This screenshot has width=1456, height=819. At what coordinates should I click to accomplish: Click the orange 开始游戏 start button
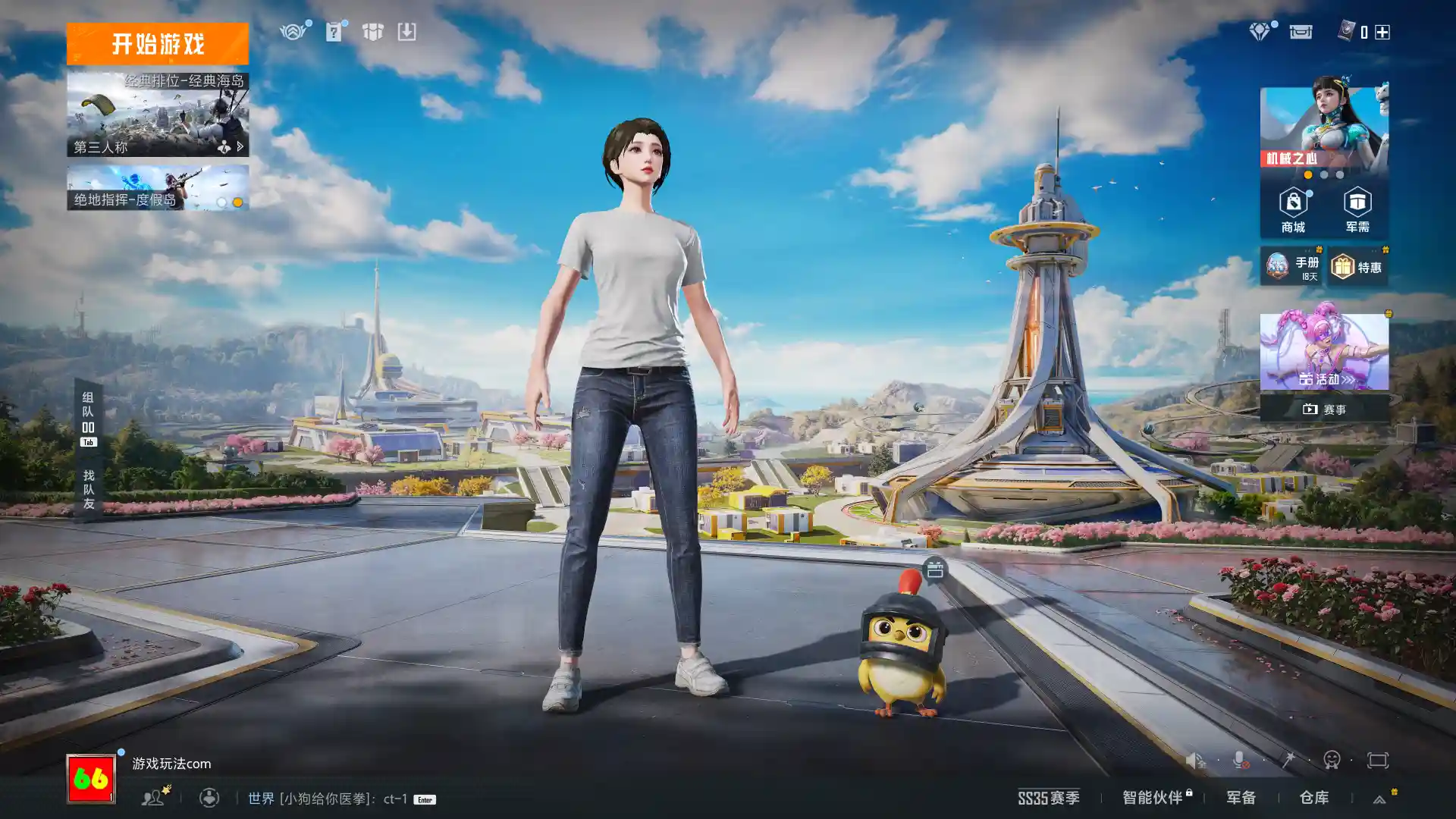tap(157, 44)
